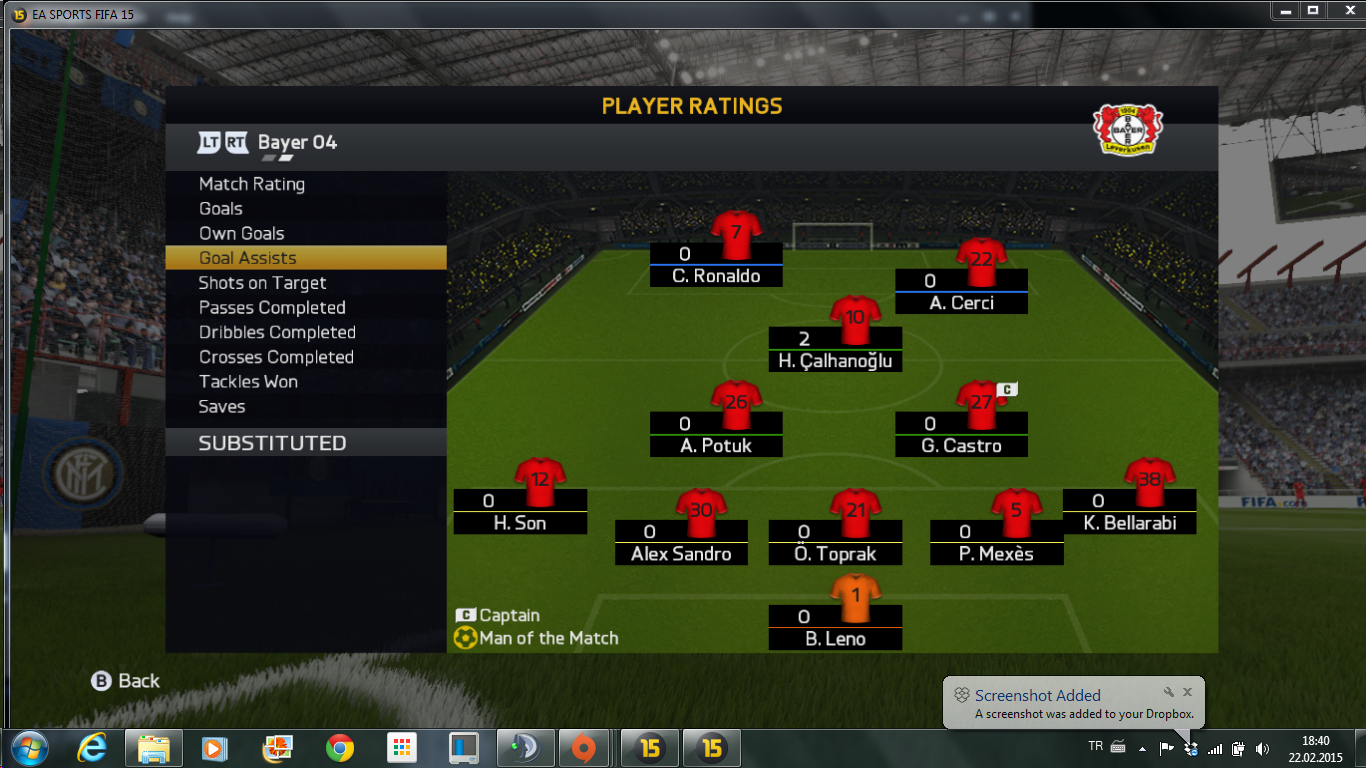Image resolution: width=1366 pixels, height=768 pixels.
Task: Switch to Shots on Target
Action: [x=263, y=283]
